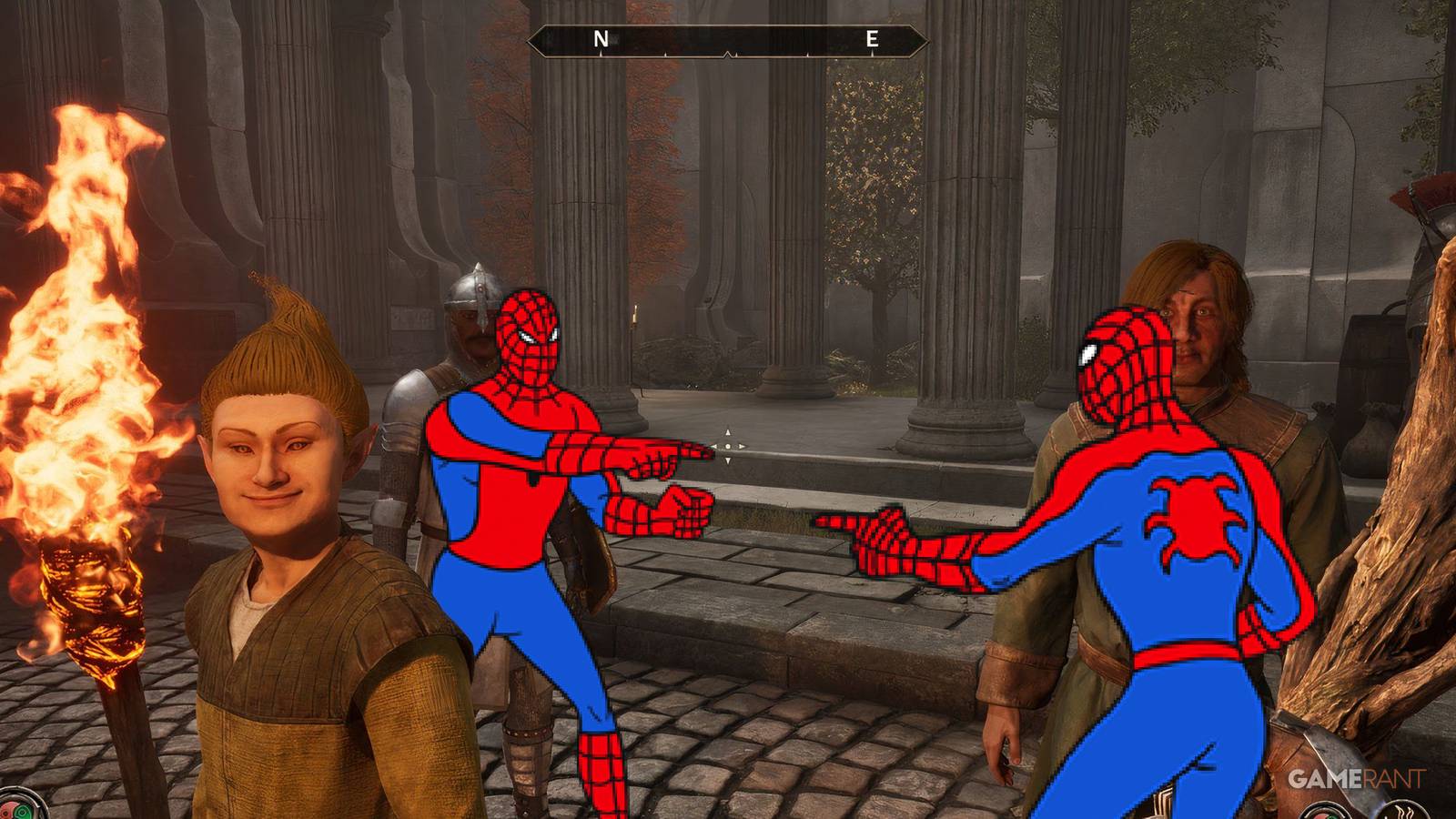The height and width of the screenshot is (819, 1456).
Task: Click the E marker on the compass bar
Action: coord(872,38)
